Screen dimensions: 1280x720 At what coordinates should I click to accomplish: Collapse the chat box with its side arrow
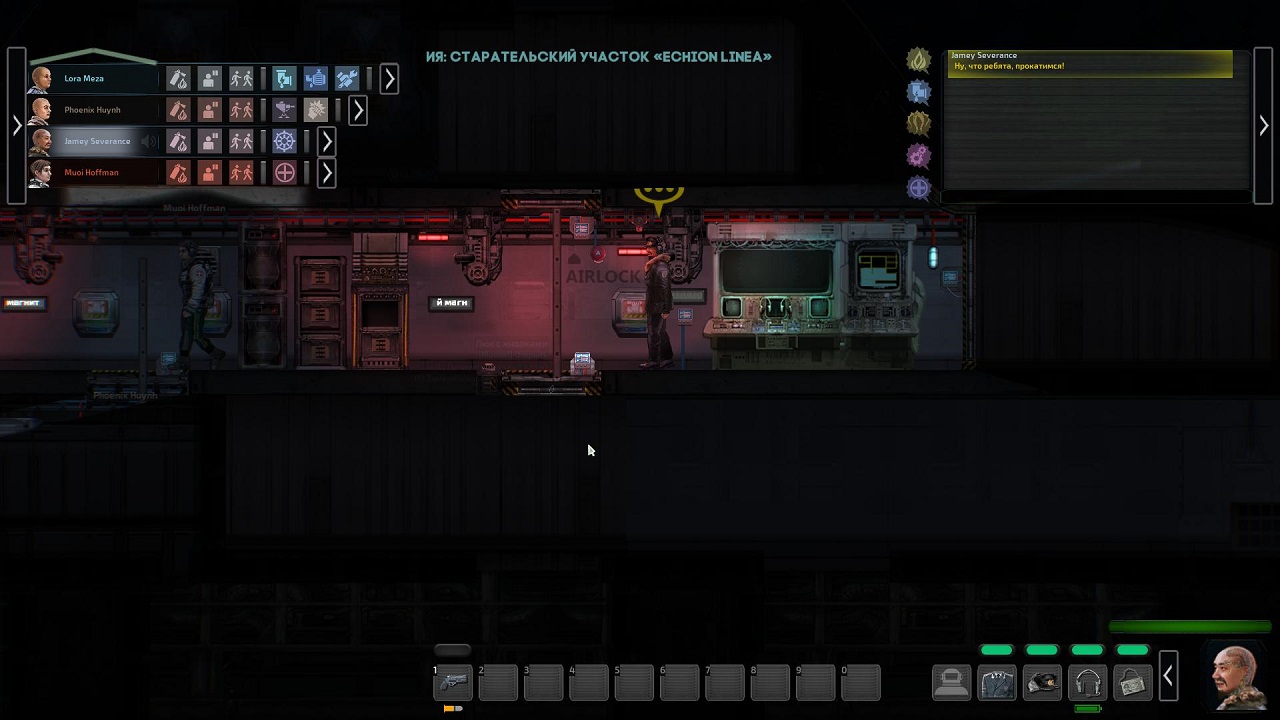pyautogui.click(x=1264, y=126)
